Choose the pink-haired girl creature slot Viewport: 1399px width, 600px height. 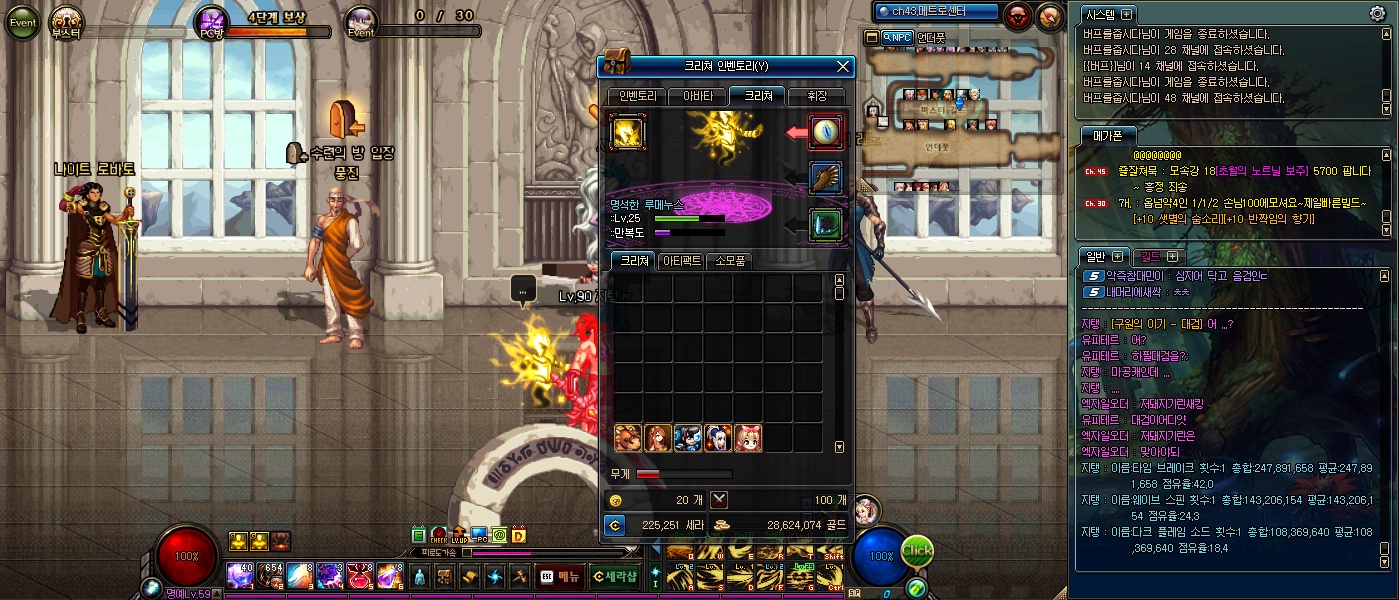click(x=748, y=437)
